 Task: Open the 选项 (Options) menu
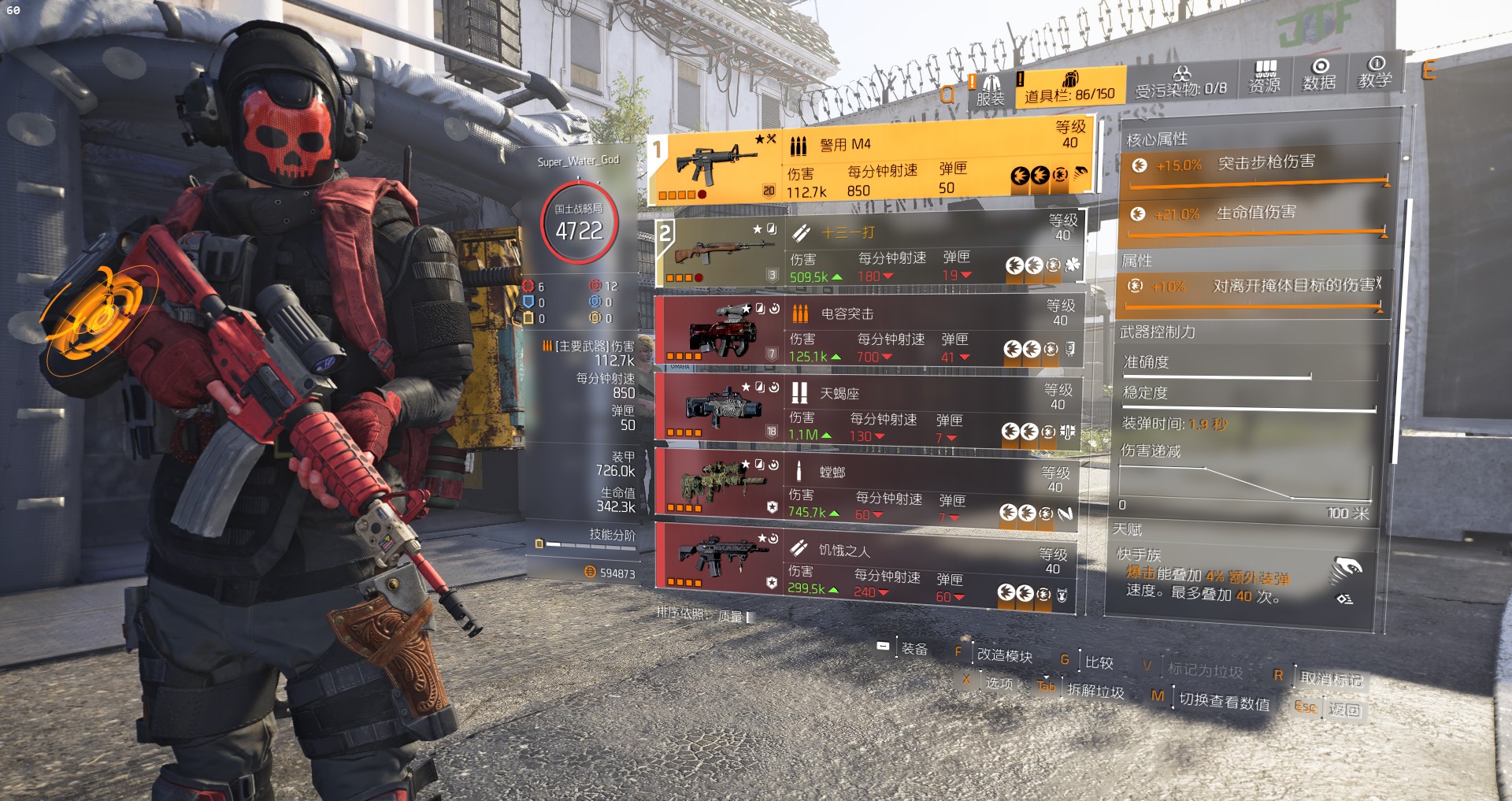click(x=999, y=682)
